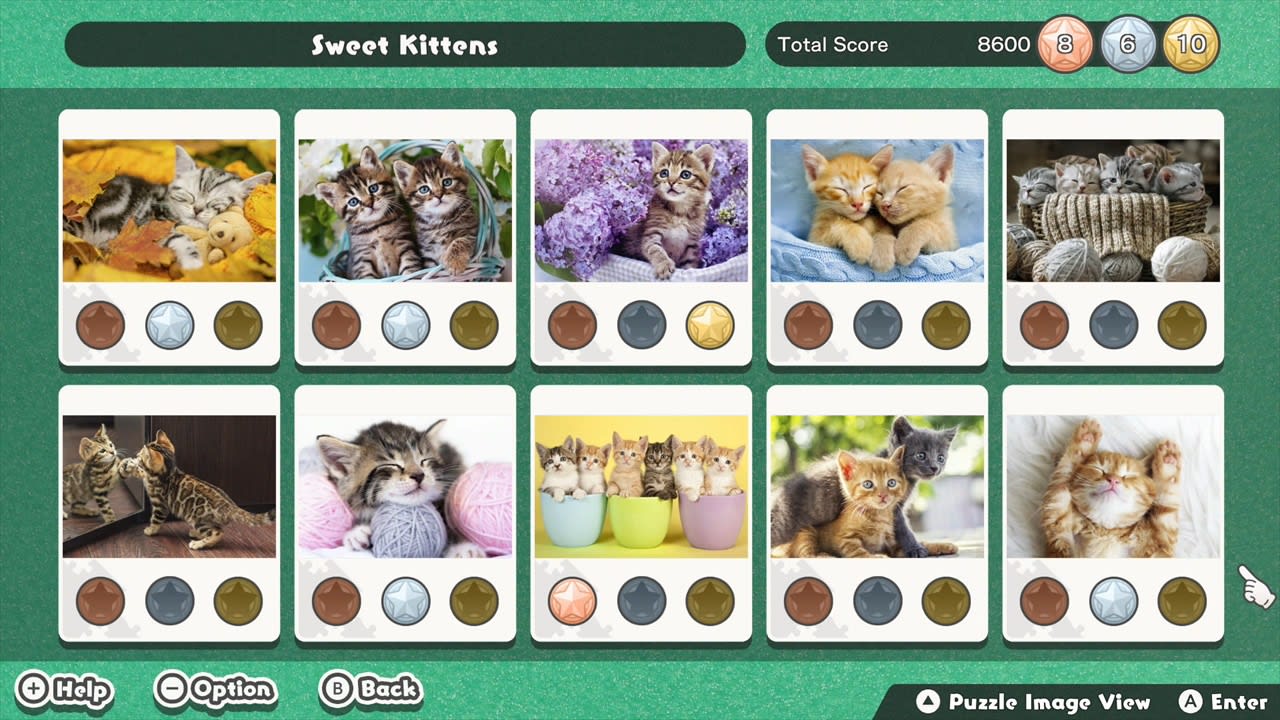Screen dimensions: 1280x720
Task: Click the bronze medal under the cuddling orange kittens
Action: pos(809,323)
